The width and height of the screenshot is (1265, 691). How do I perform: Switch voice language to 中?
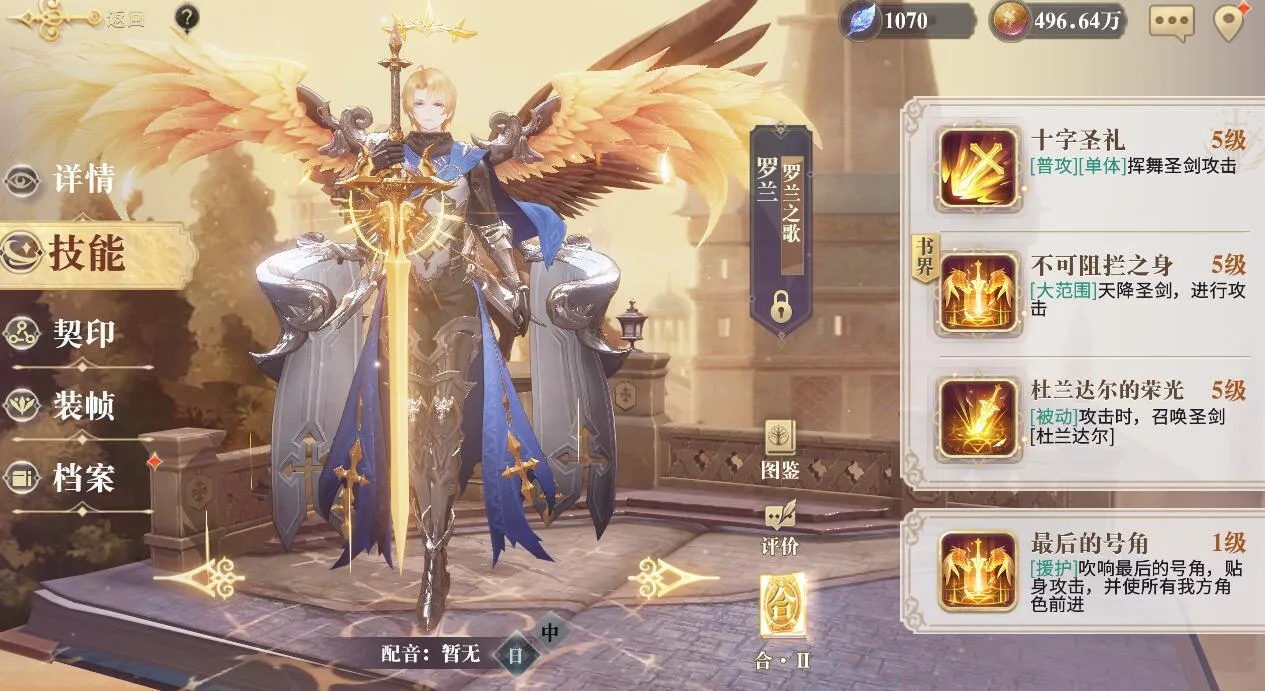click(550, 633)
